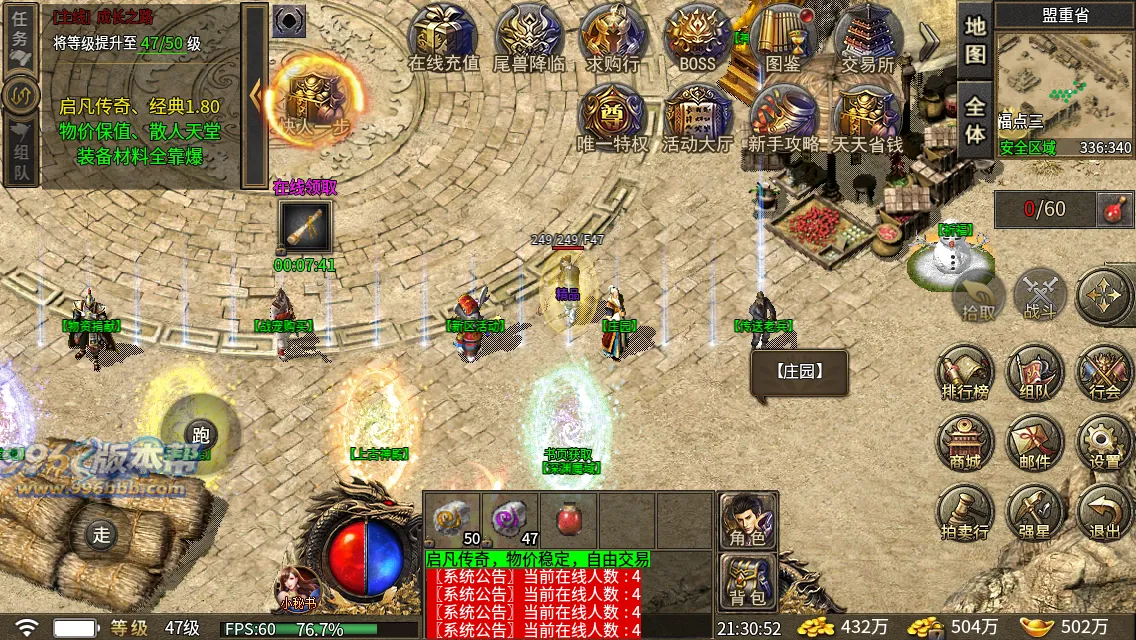This screenshot has height=640, width=1136.
Task: Open the 邮件 mail button
Action: point(1035,442)
